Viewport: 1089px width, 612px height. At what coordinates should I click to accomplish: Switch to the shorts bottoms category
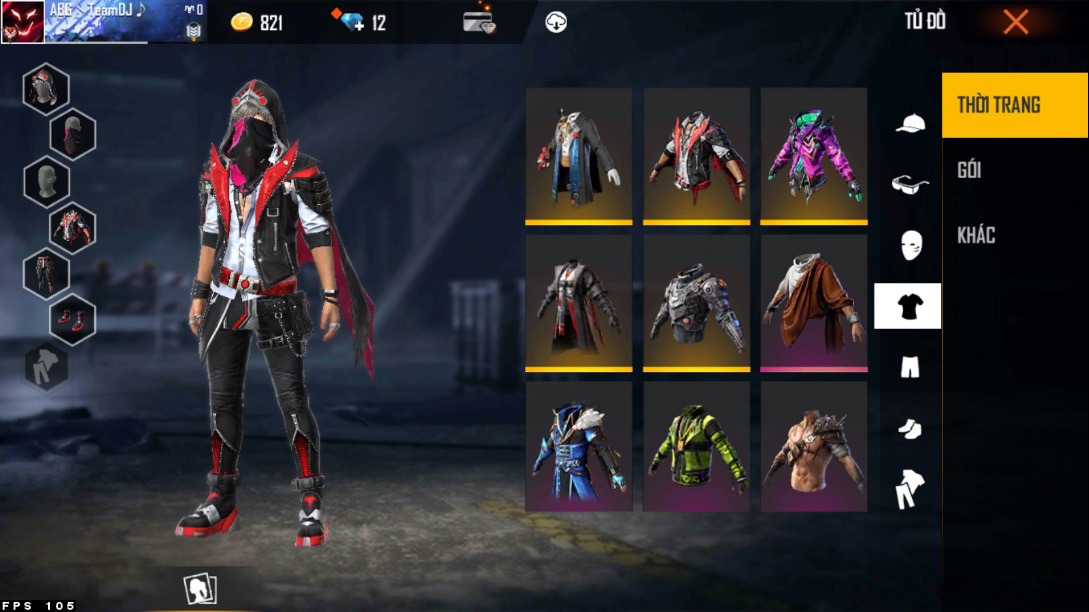click(x=909, y=367)
